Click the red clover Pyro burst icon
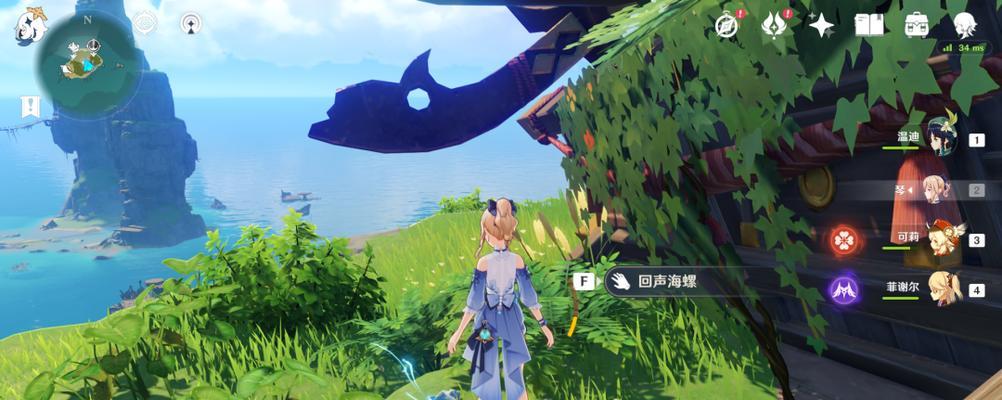Image resolution: width=1002 pixels, height=400 pixels. tap(843, 240)
